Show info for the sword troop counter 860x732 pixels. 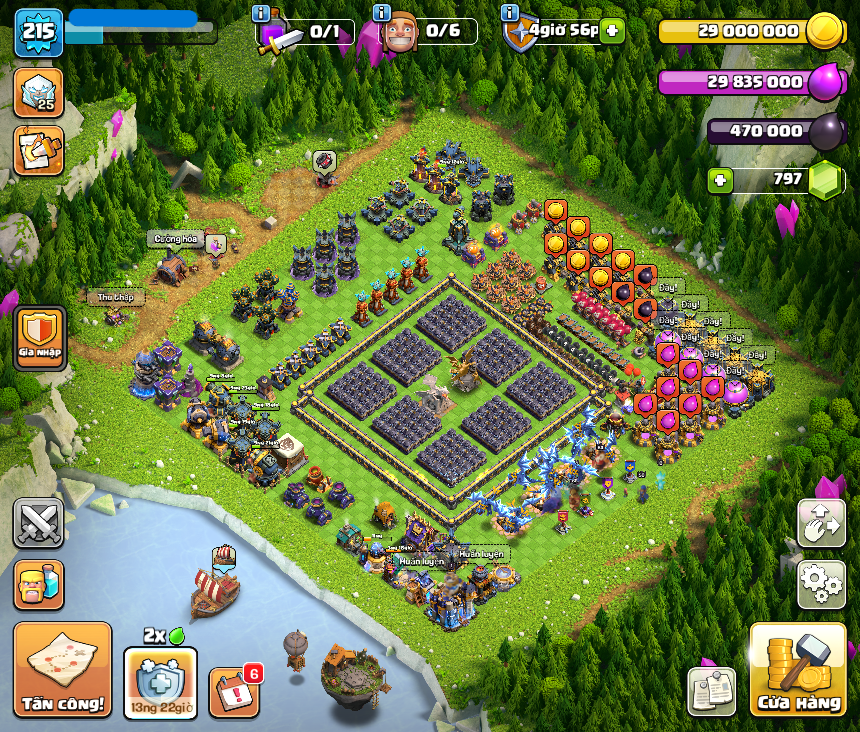262,13
